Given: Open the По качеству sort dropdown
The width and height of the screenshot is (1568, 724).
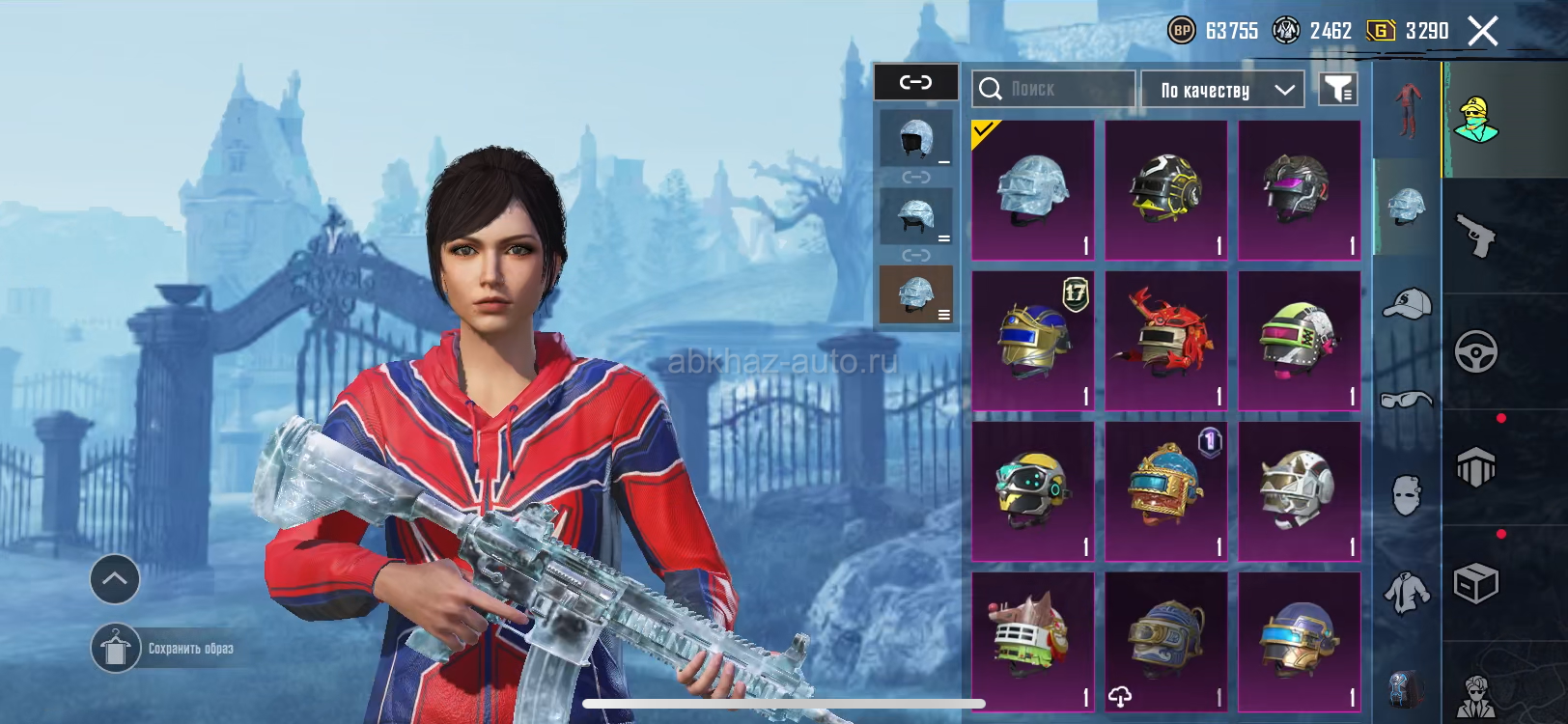Looking at the screenshot, I should [x=1222, y=90].
